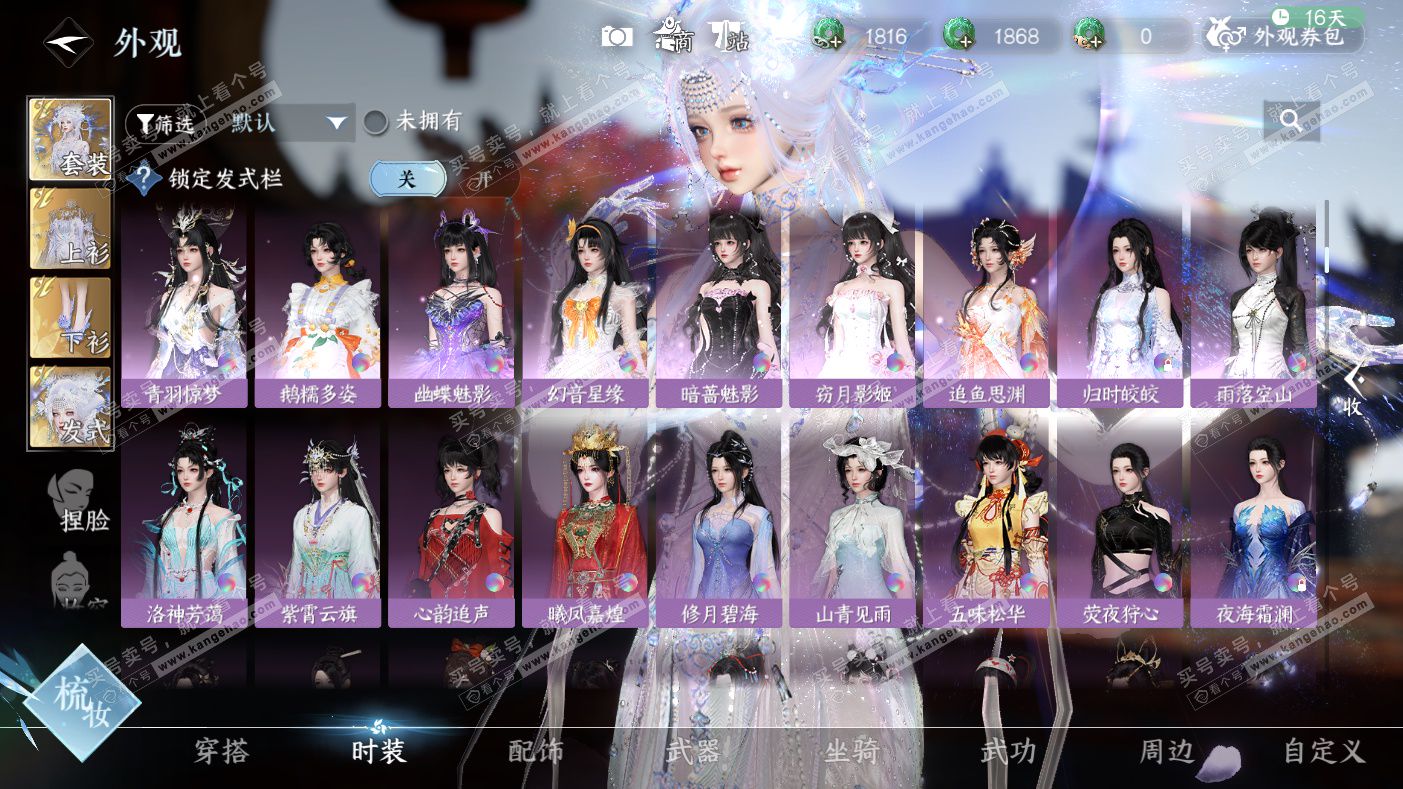This screenshot has width=1403, height=789.
Task: Click the camera screenshot icon
Action: (617, 37)
